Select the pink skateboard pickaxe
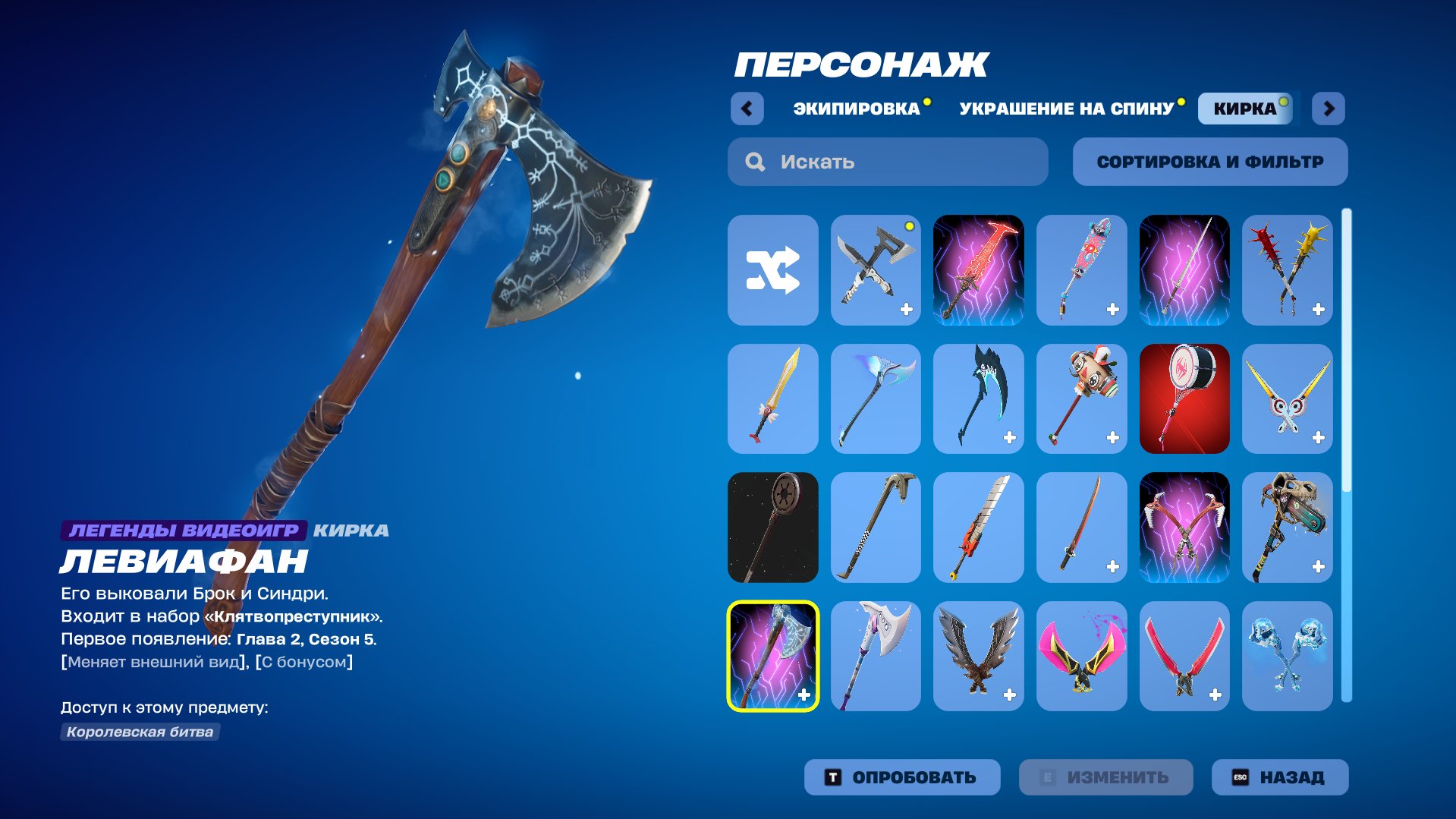Image resolution: width=1456 pixels, height=819 pixels. pyautogui.click(x=1081, y=271)
